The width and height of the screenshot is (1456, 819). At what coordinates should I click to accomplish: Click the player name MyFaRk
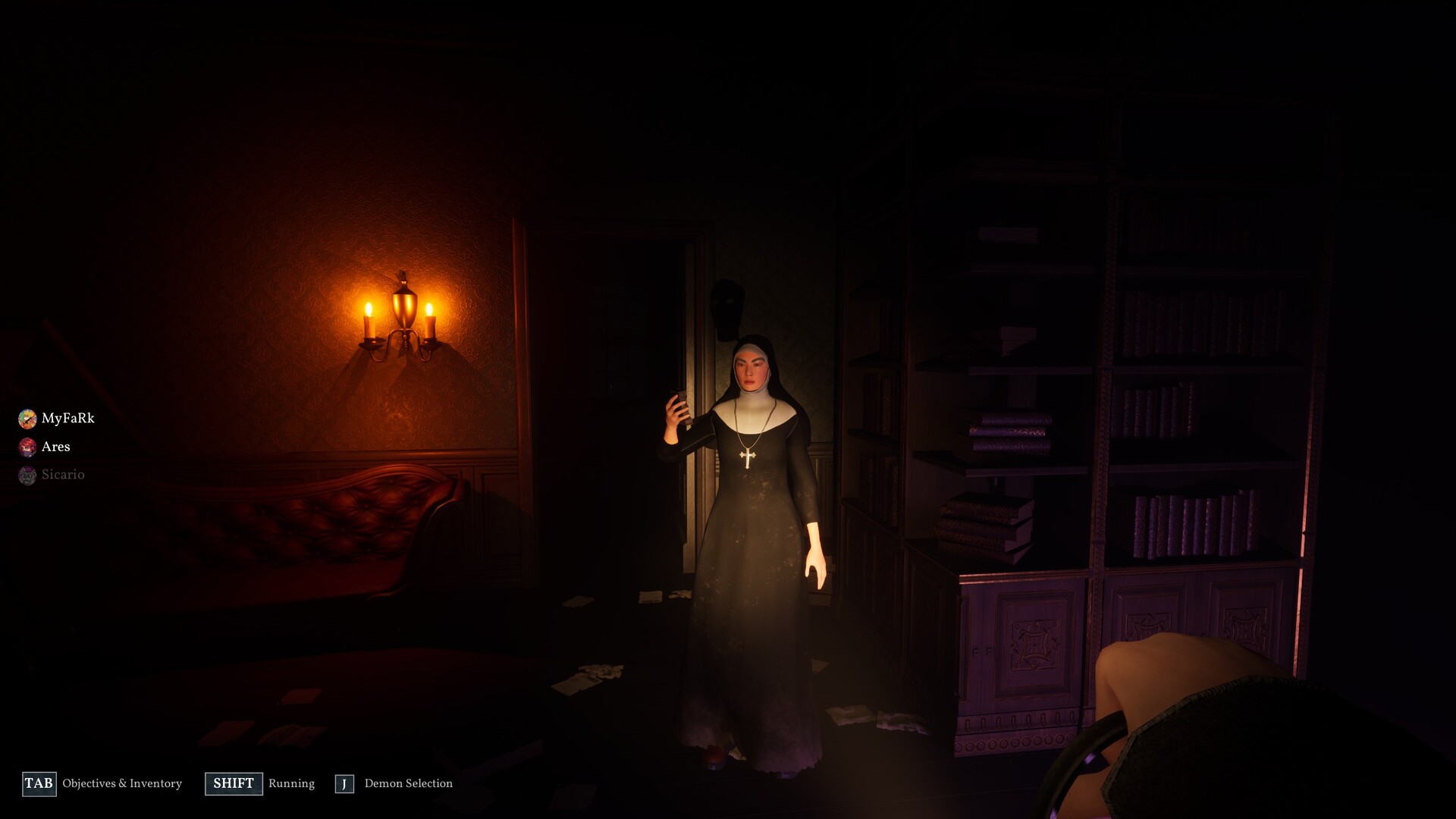click(68, 418)
